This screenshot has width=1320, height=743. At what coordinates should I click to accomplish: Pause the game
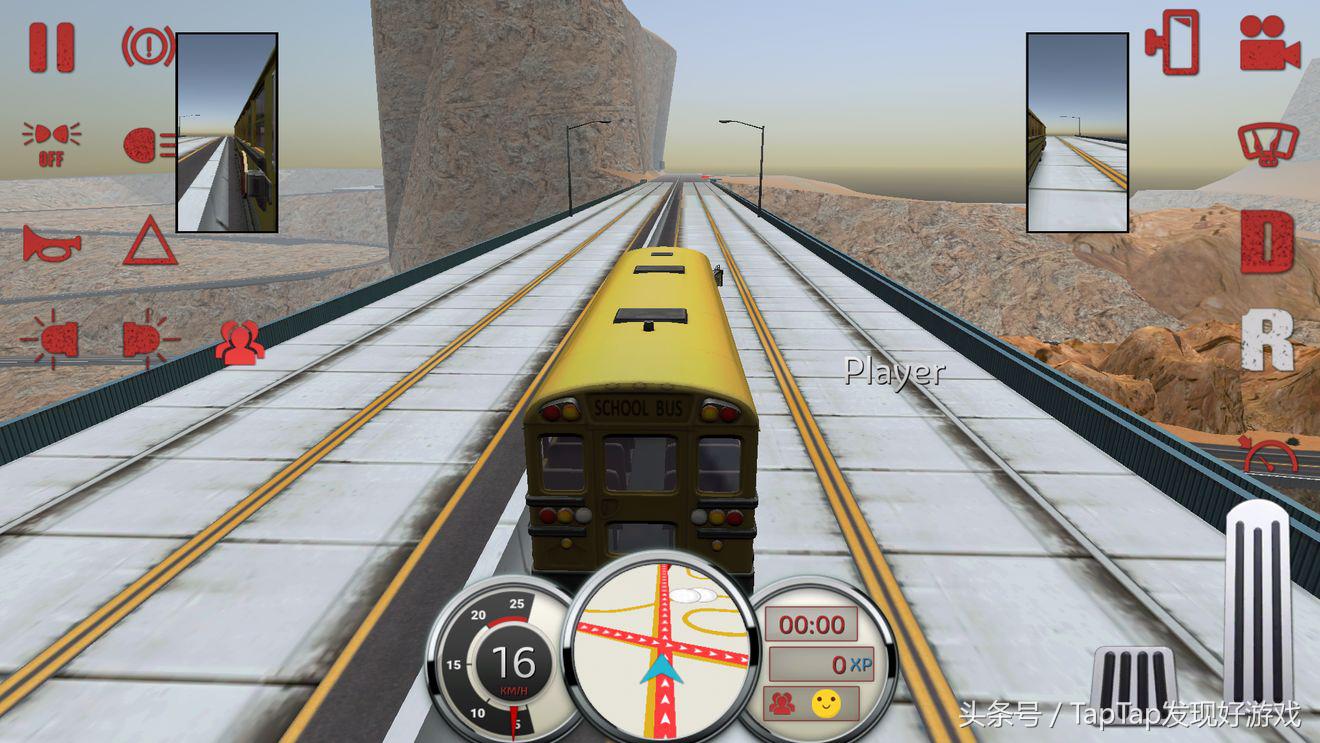(52, 47)
